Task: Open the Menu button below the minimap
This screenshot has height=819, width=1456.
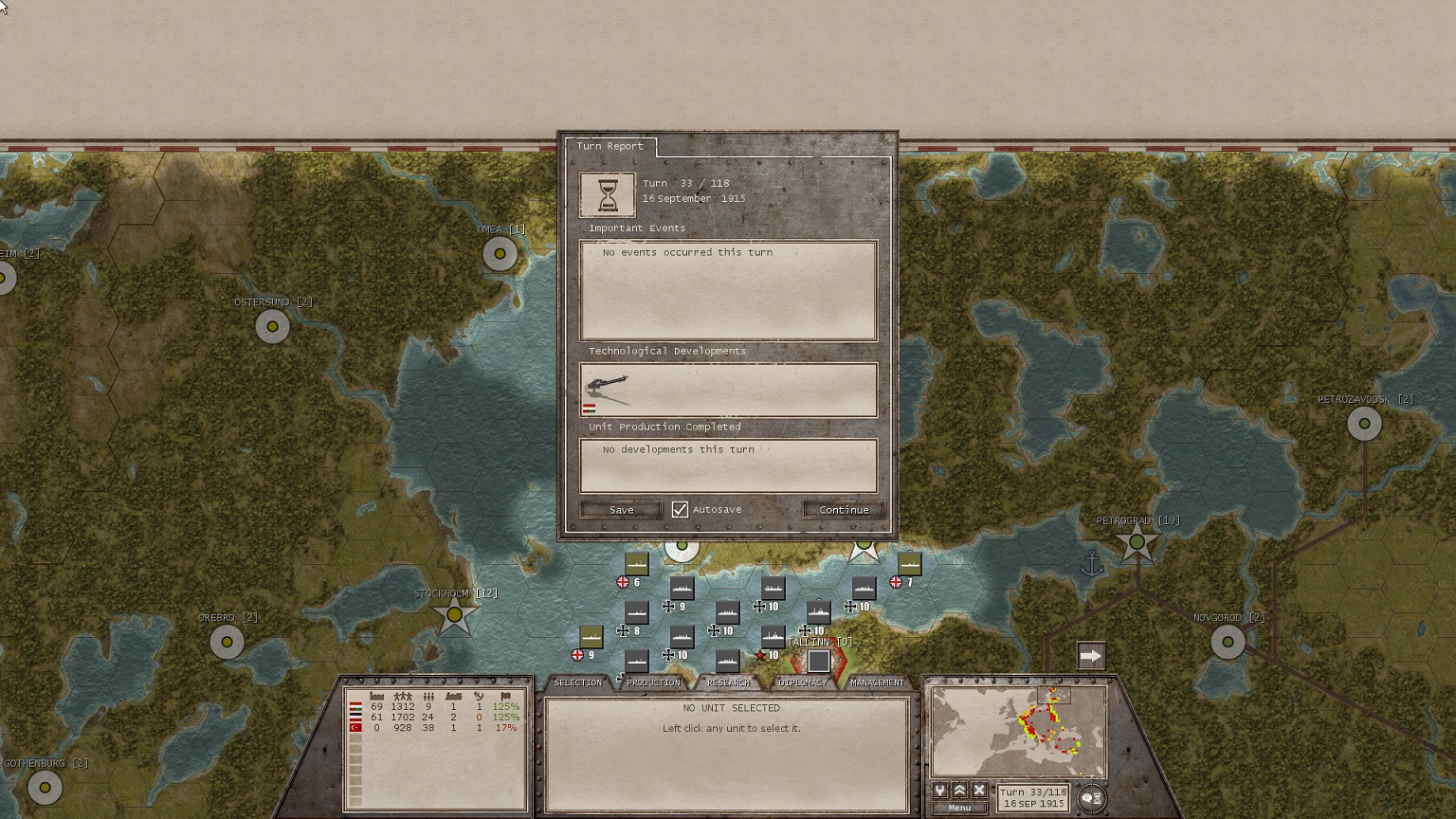Action: point(959,808)
